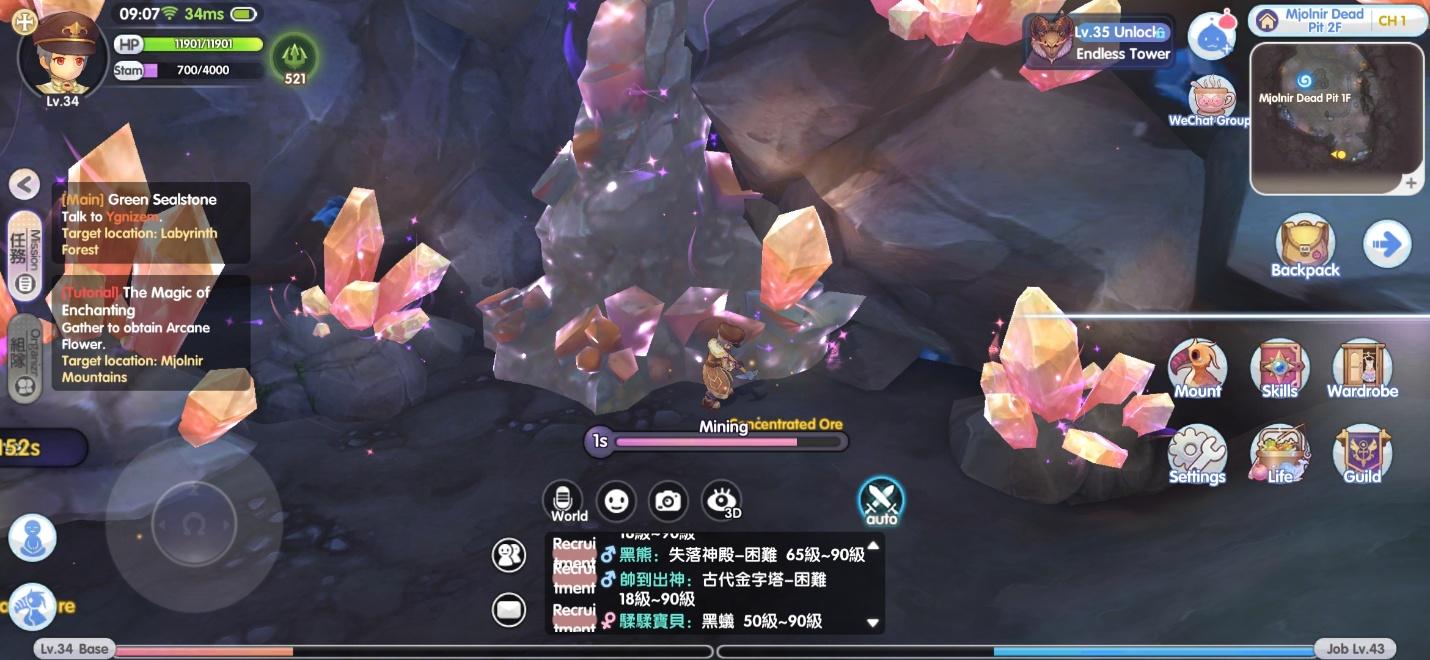This screenshot has width=1430, height=660.
Task: Open the player character portrait
Action: pyautogui.click(x=62, y=52)
